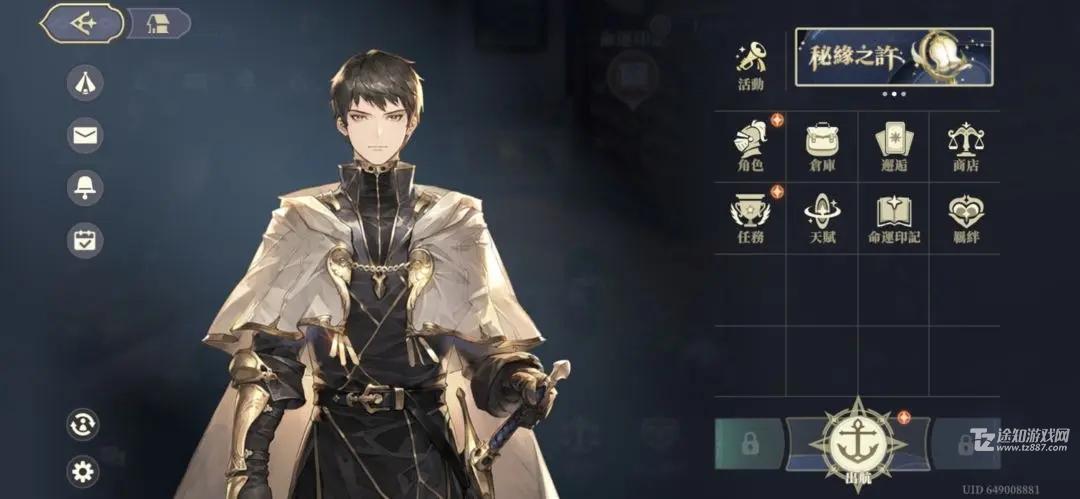Click the character switch icon
The width and height of the screenshot is (1080, 499).
pos(83,424)
